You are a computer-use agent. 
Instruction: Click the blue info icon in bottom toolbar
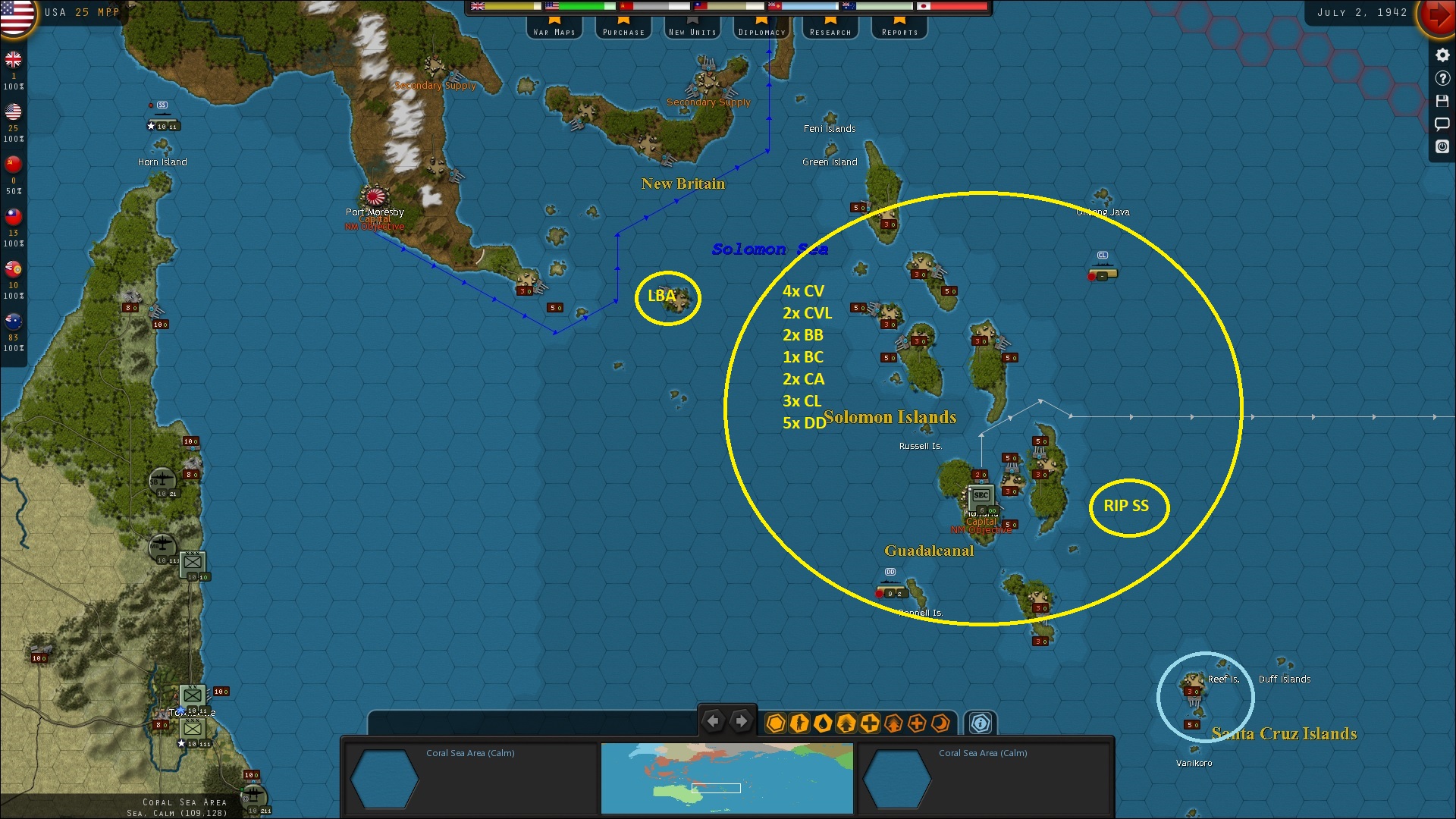(x=979, y=724)
